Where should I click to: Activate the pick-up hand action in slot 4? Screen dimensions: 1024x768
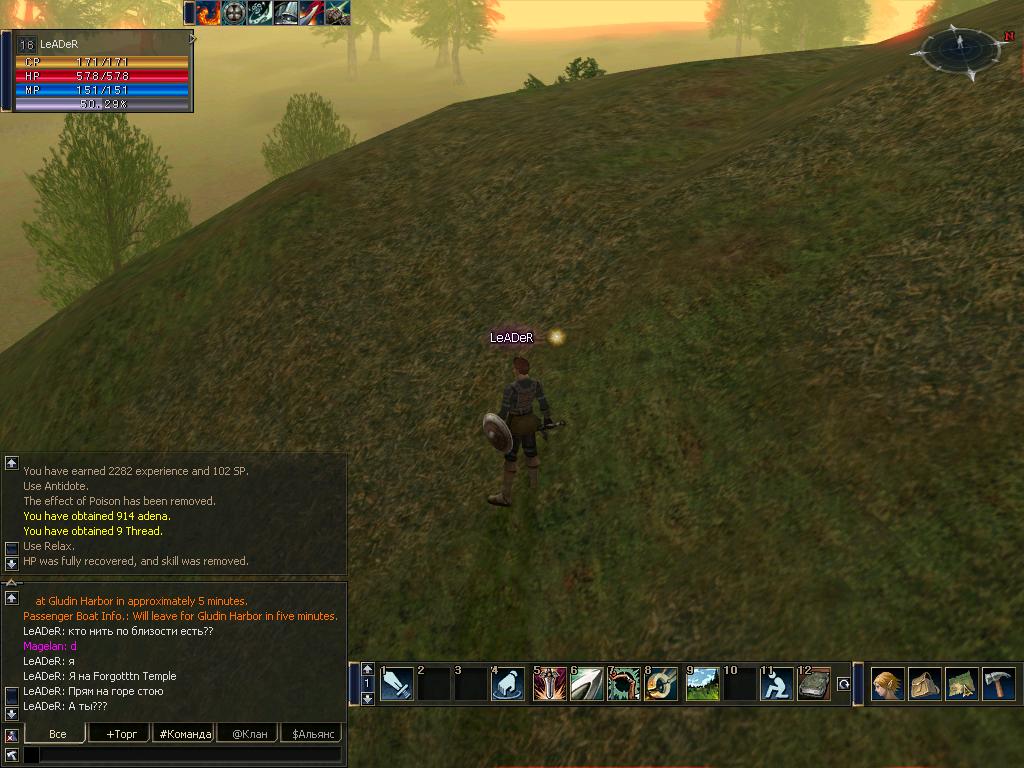509,685
